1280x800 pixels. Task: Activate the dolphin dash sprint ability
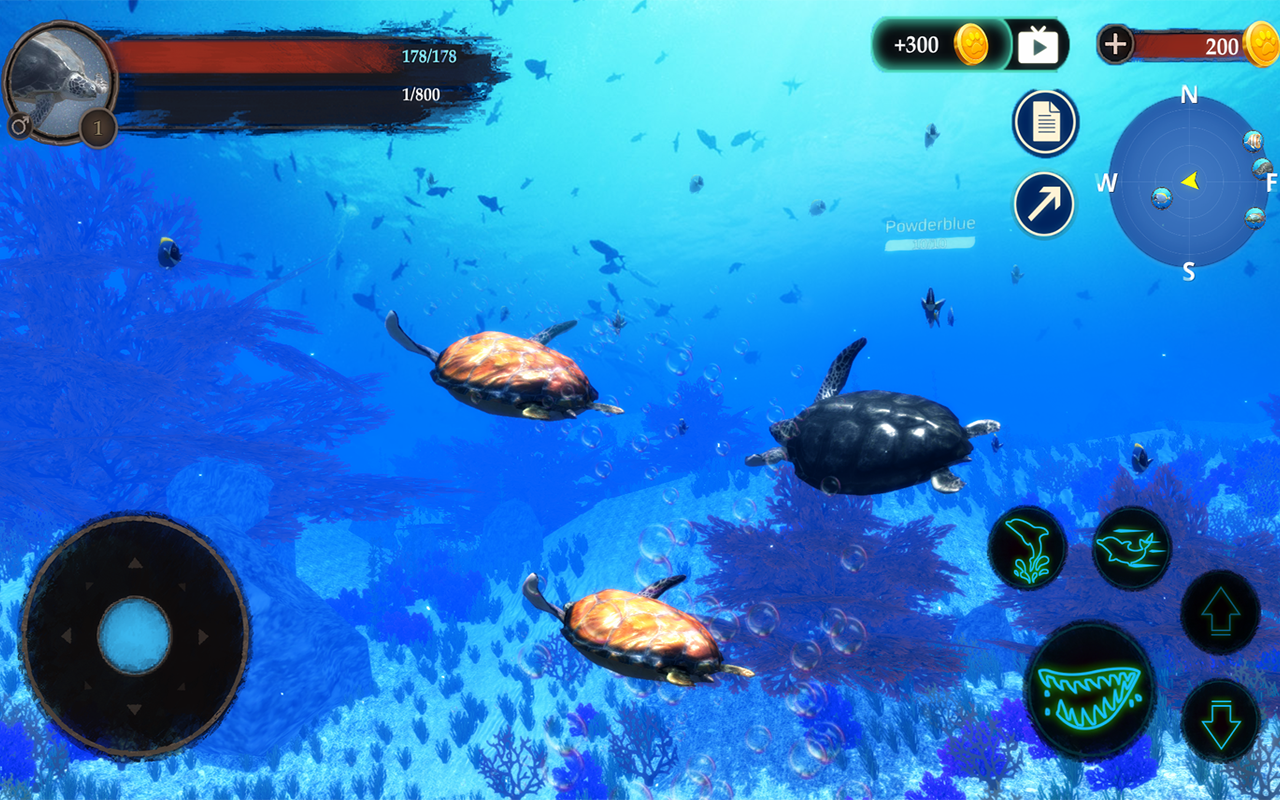coord(1131,547)
